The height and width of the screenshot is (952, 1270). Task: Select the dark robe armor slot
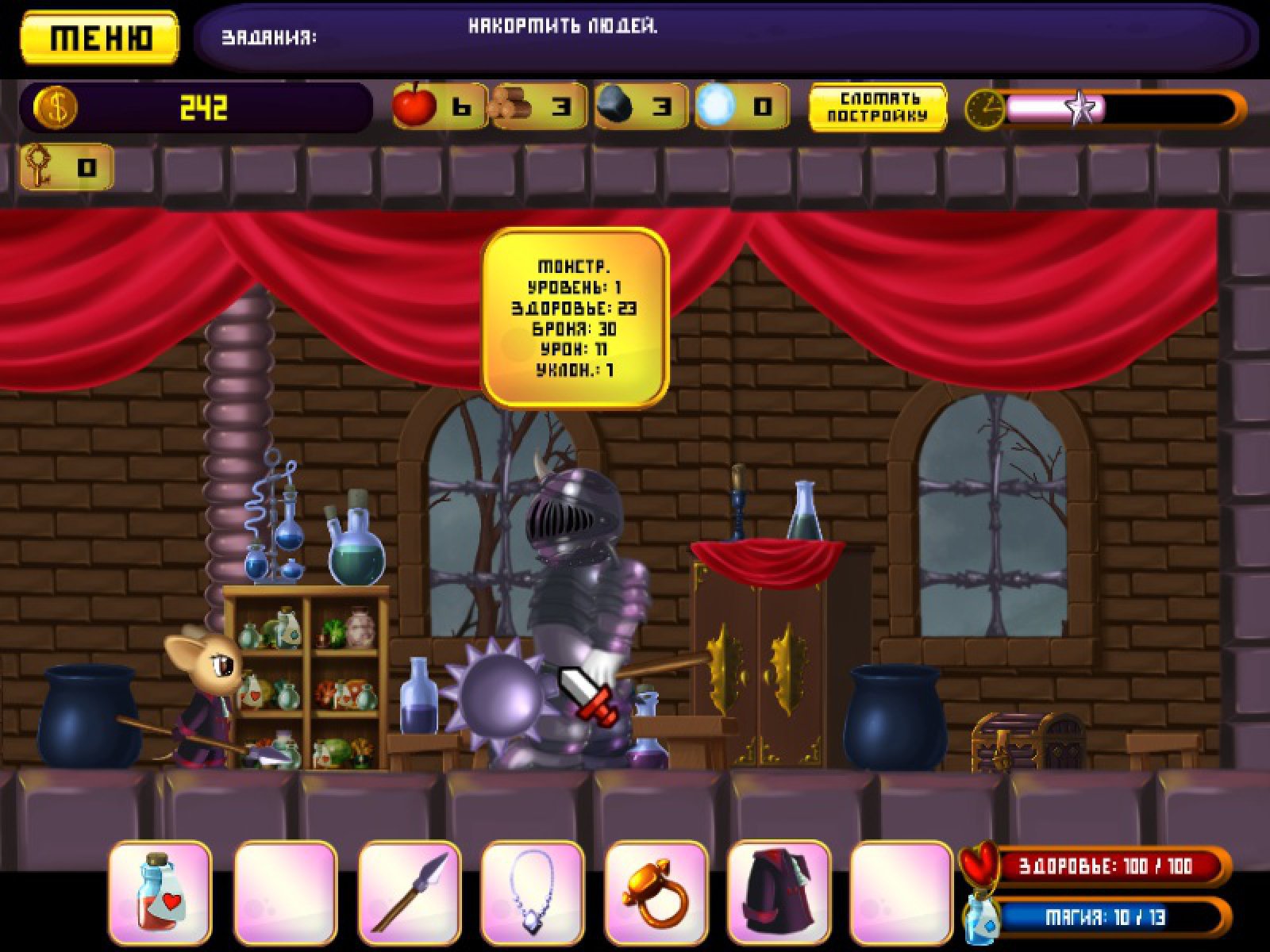(779, 896)
